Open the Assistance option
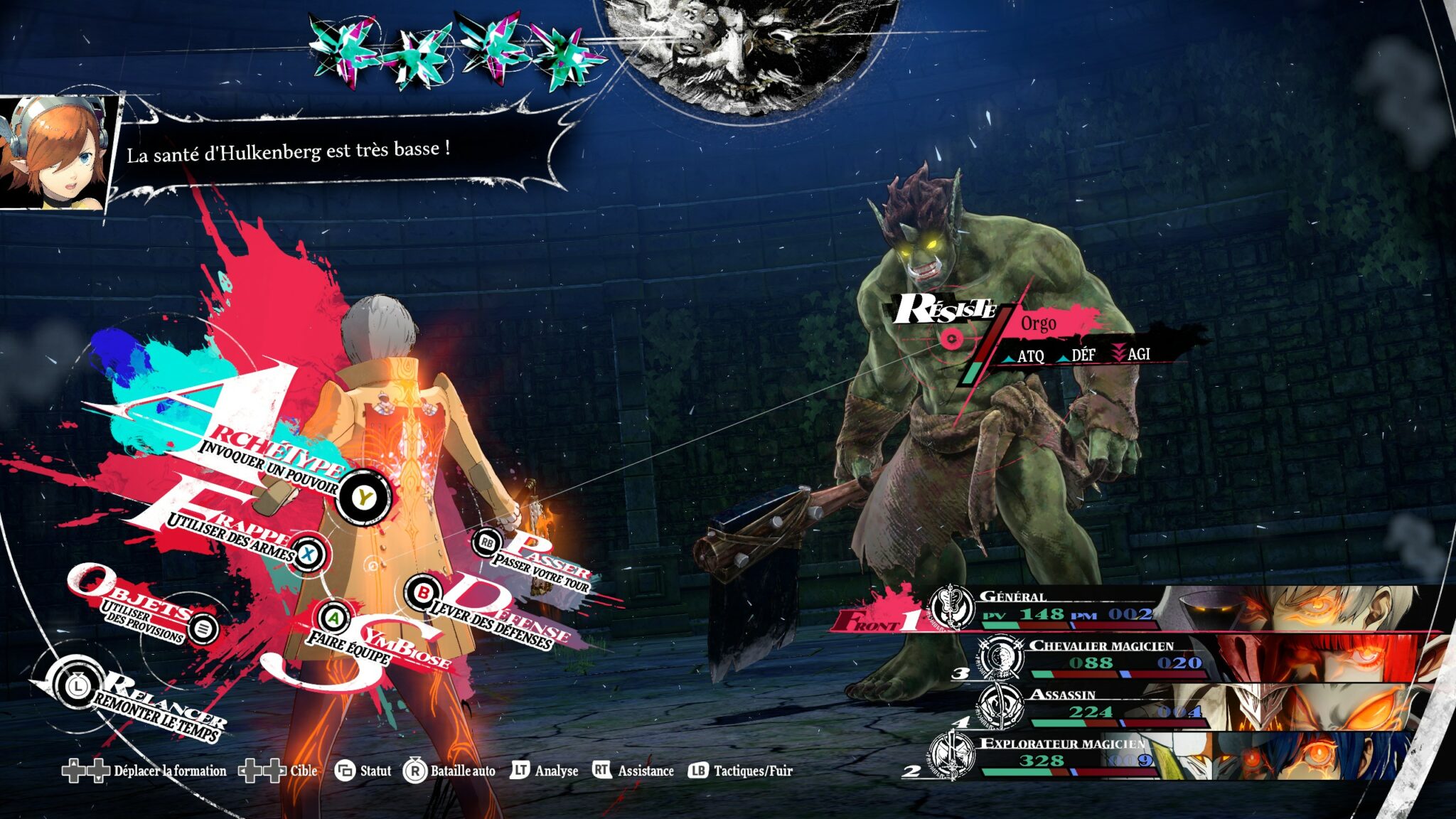This screenshot has width=1456, height=819. tap(633, 771)
